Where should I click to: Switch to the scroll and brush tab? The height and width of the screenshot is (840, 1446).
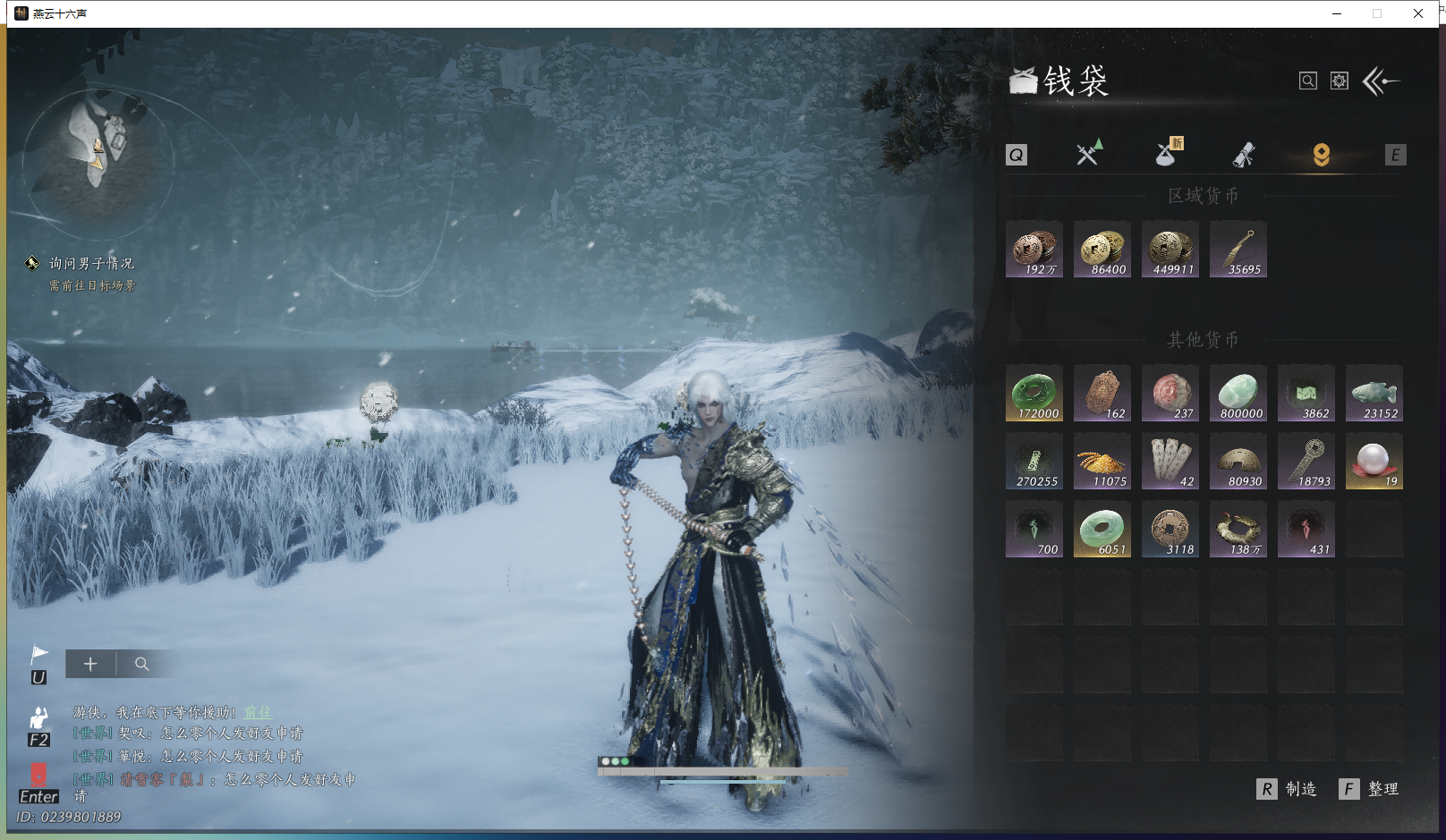tap(1243, 155)
